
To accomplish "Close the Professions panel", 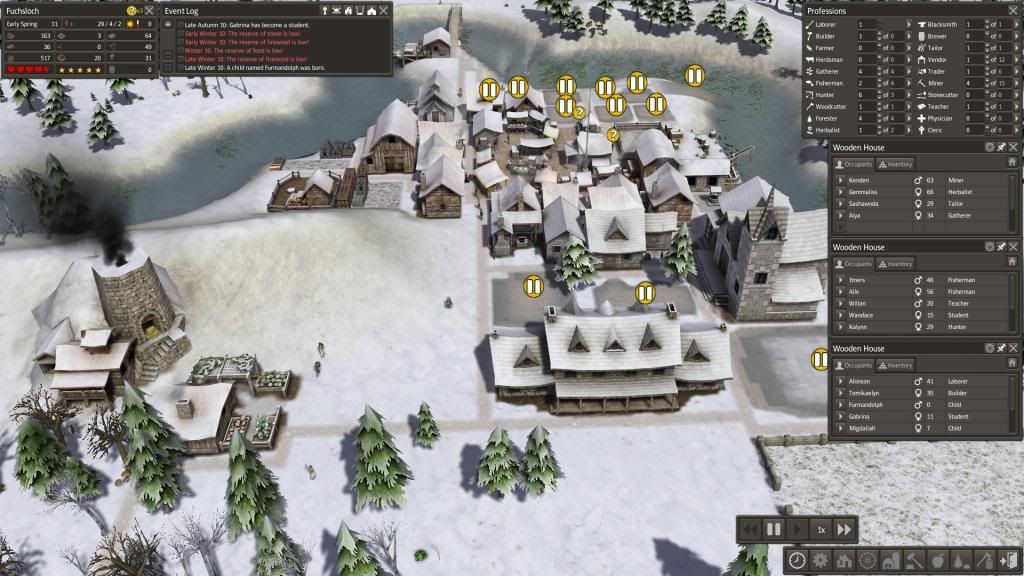I will (1013, 11).
